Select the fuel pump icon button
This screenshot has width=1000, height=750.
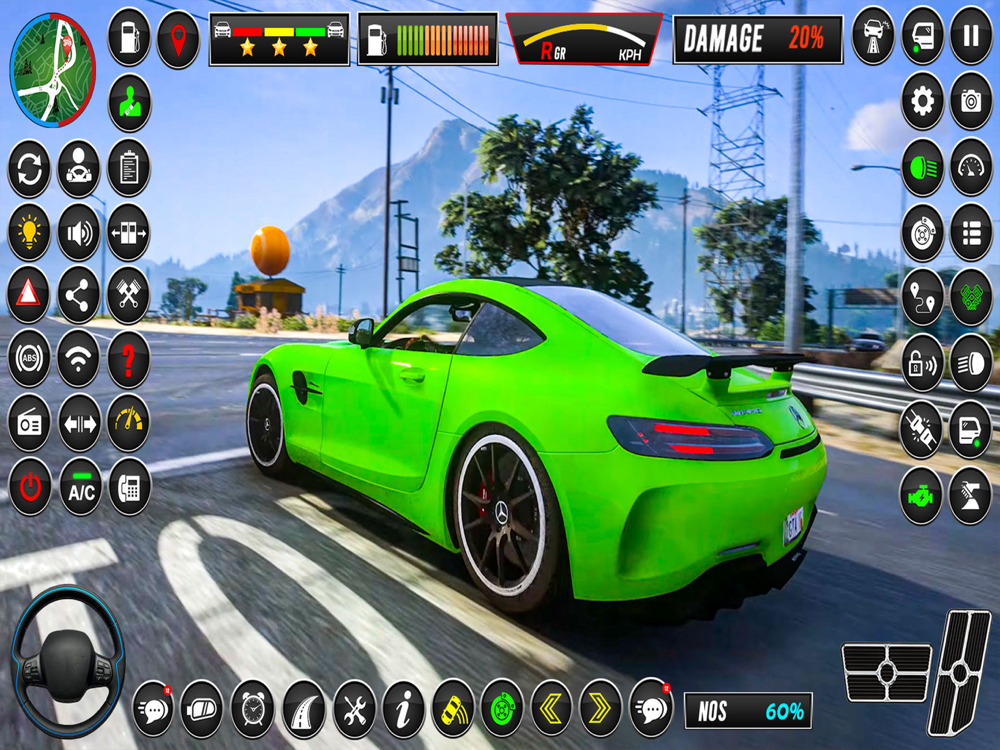tap(129, 38)
